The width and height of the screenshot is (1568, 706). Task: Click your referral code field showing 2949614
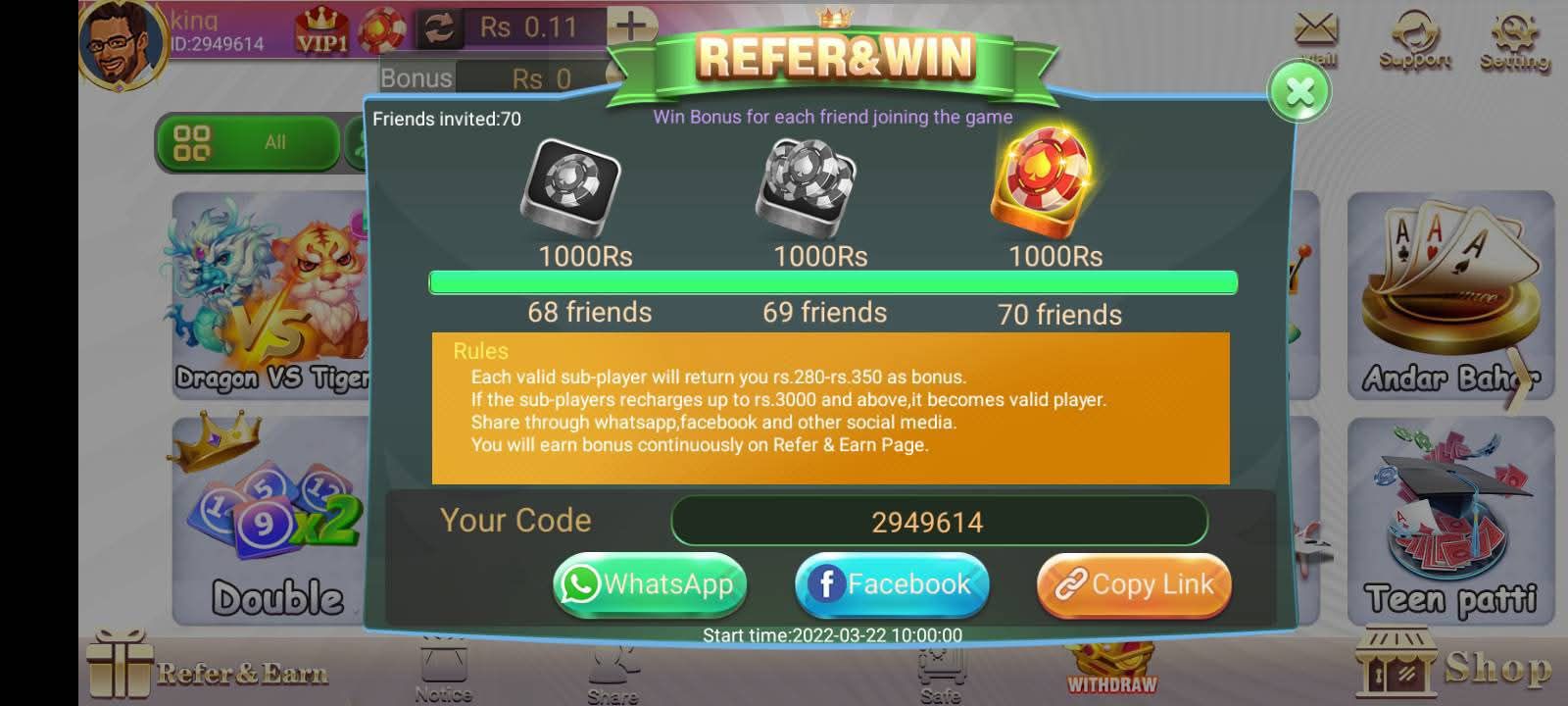pos(939,521)
